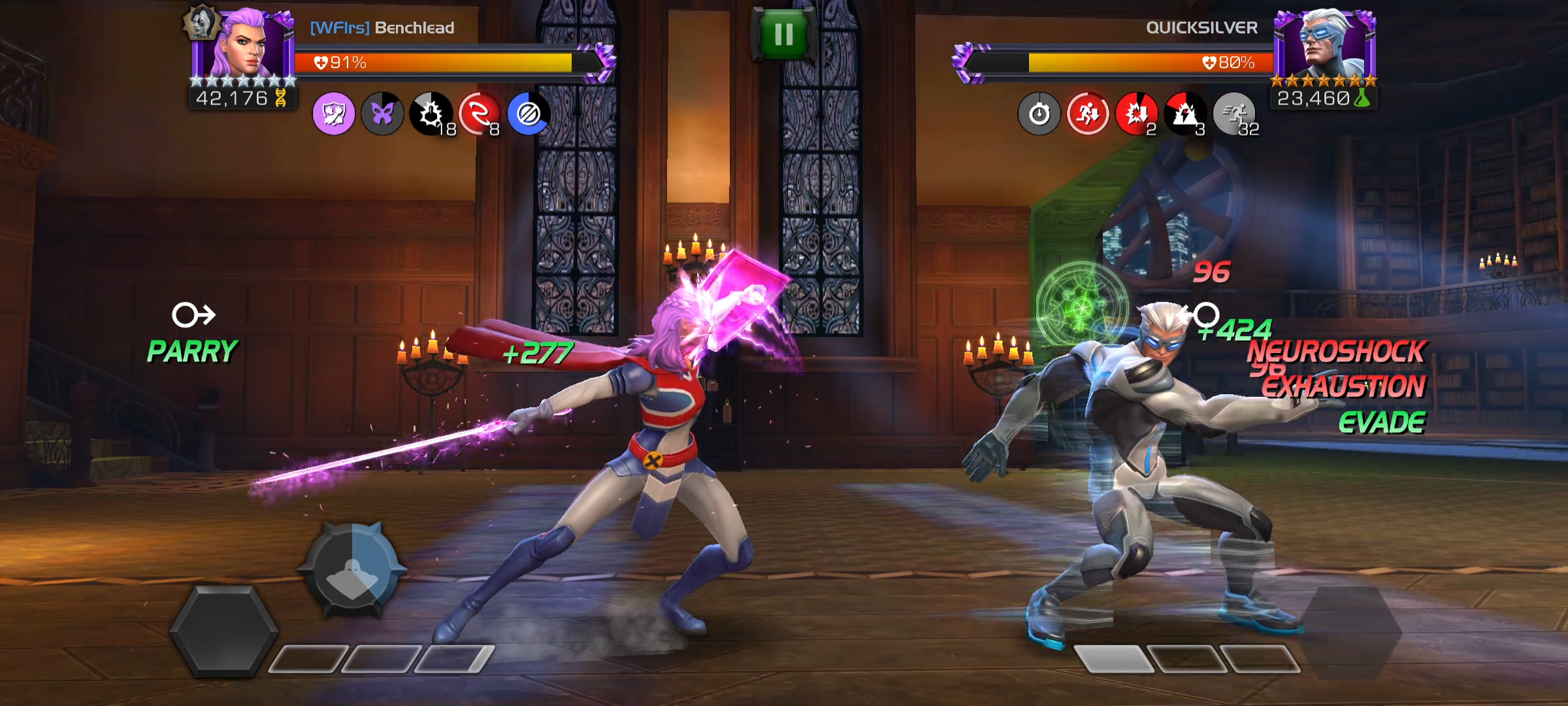The width and height of the screenshot is (1568, 706).
Task: Inspect Quicksilver's grey stopwatch status icon
Action: tap(1039, 114)
